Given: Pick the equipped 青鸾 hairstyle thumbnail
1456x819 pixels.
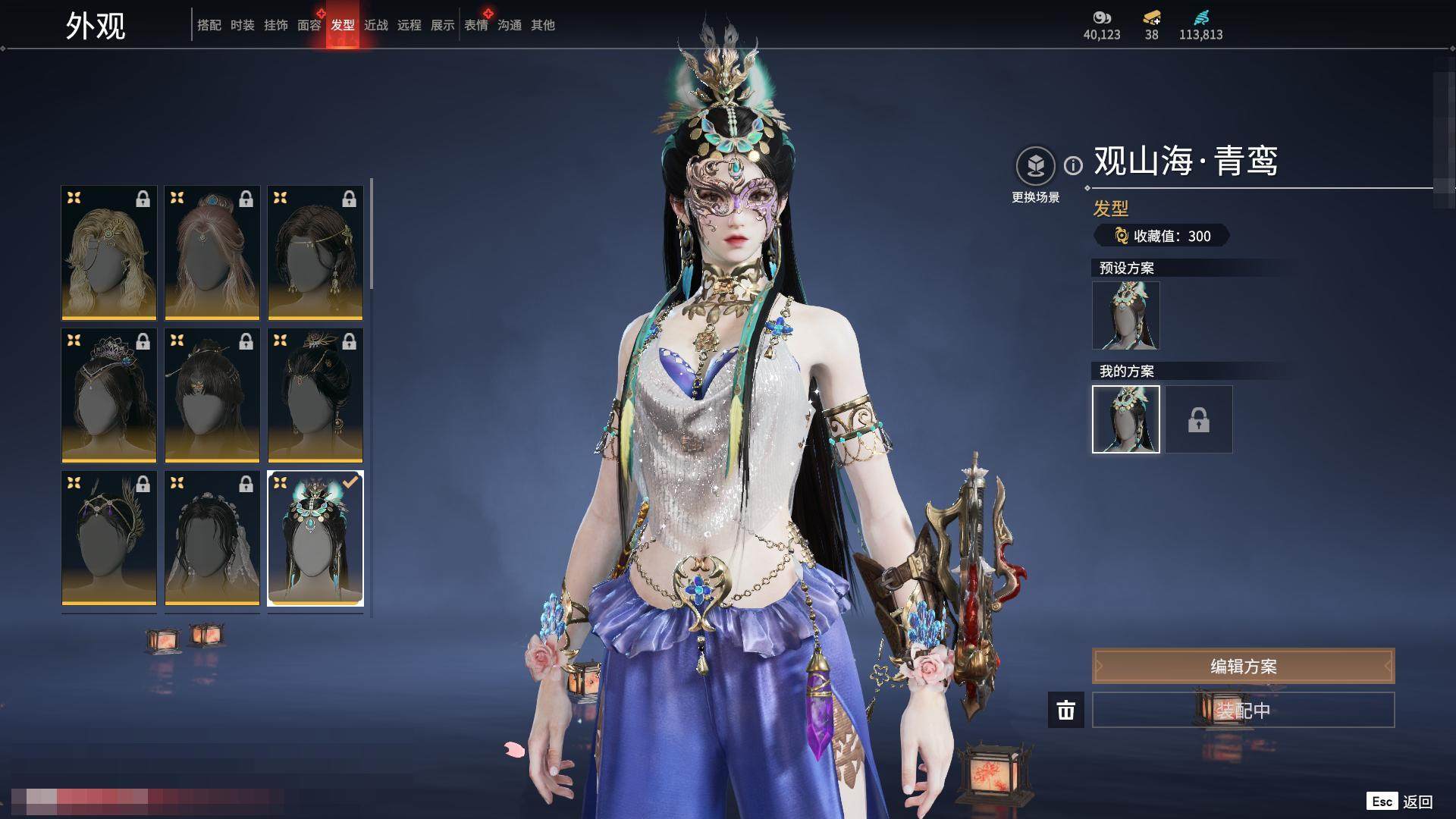Looking at the screenshot, I should click(x=315, y=538).
